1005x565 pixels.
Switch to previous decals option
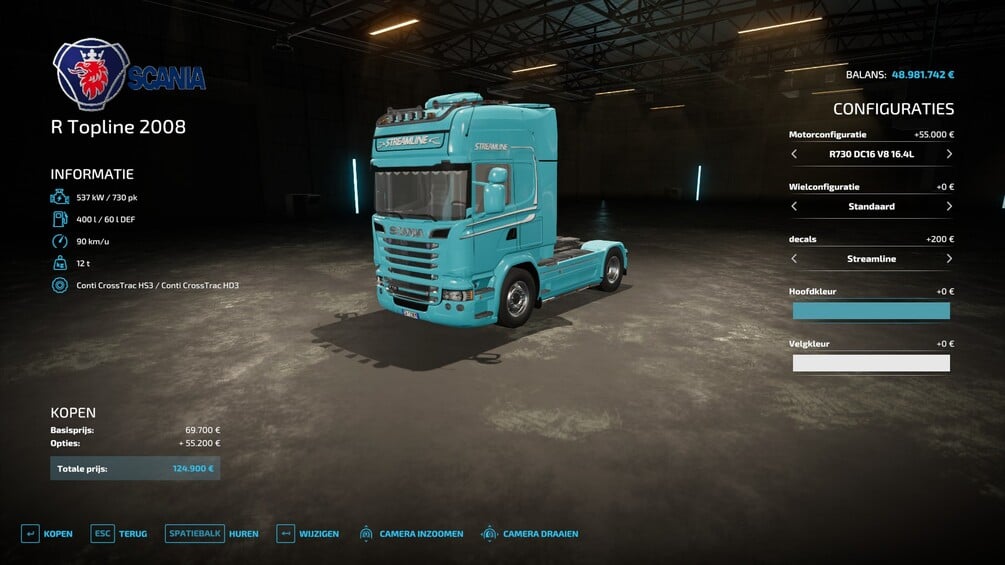(x=794, y=259)
